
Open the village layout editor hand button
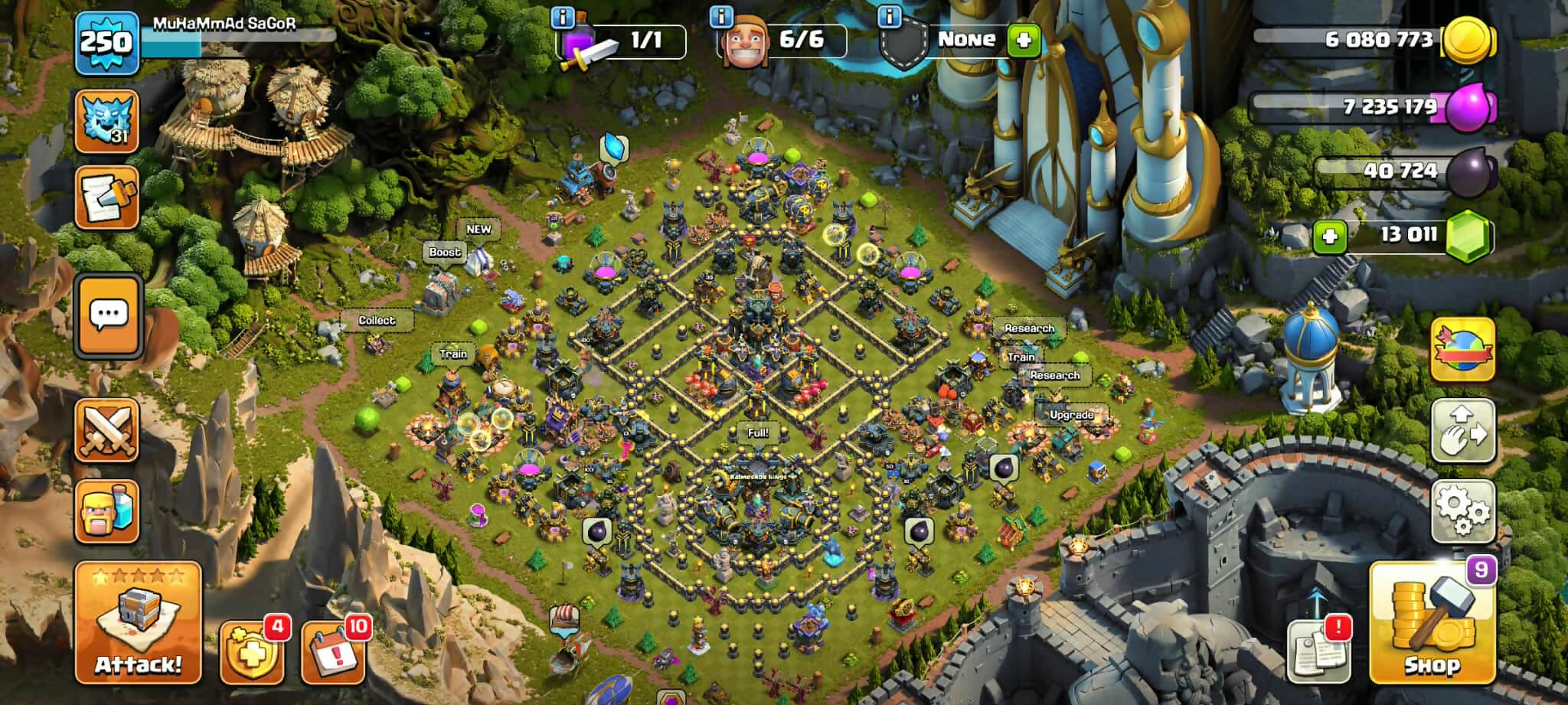coord(1462,430)
